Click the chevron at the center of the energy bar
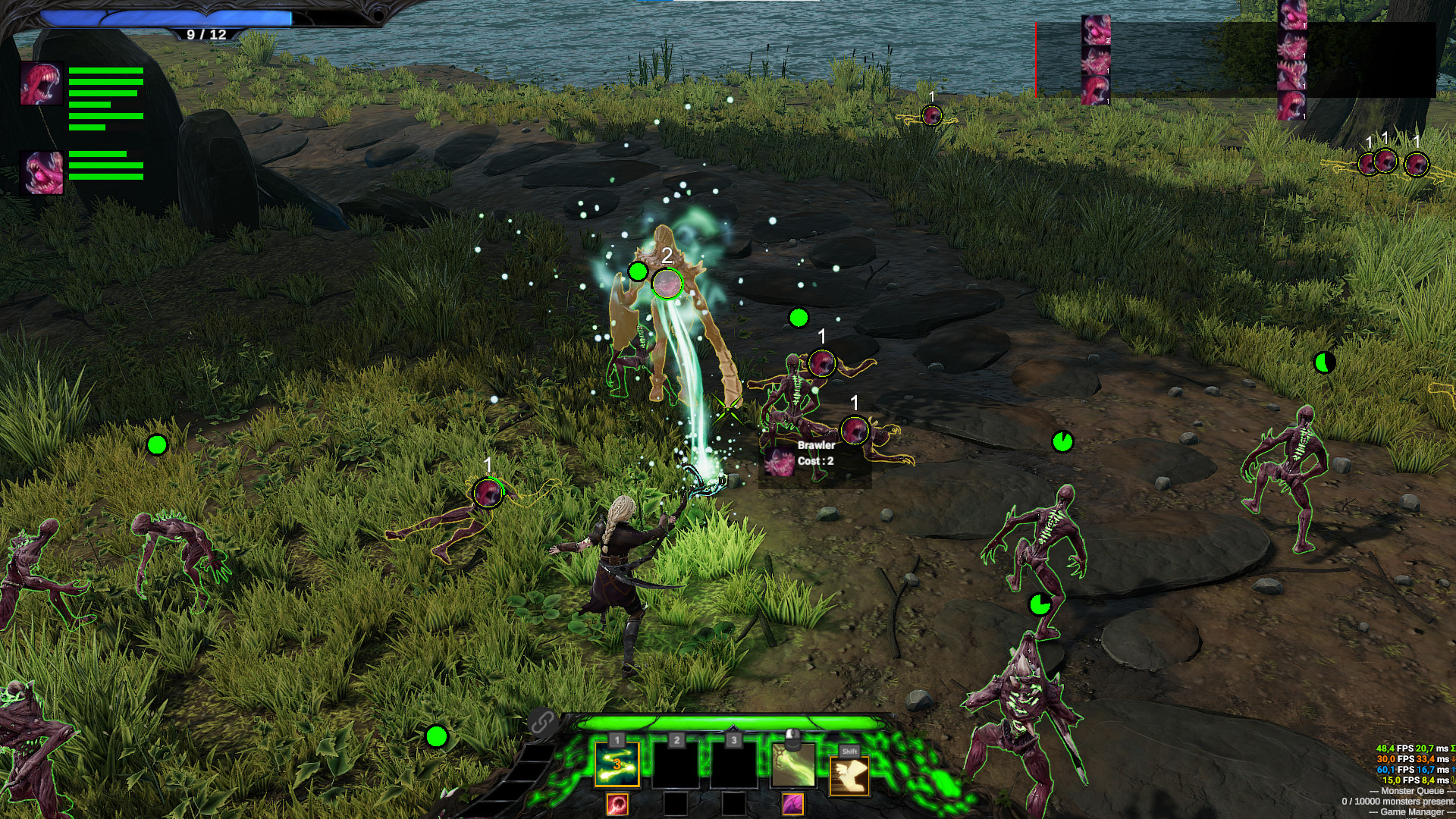 coord(733,726)
